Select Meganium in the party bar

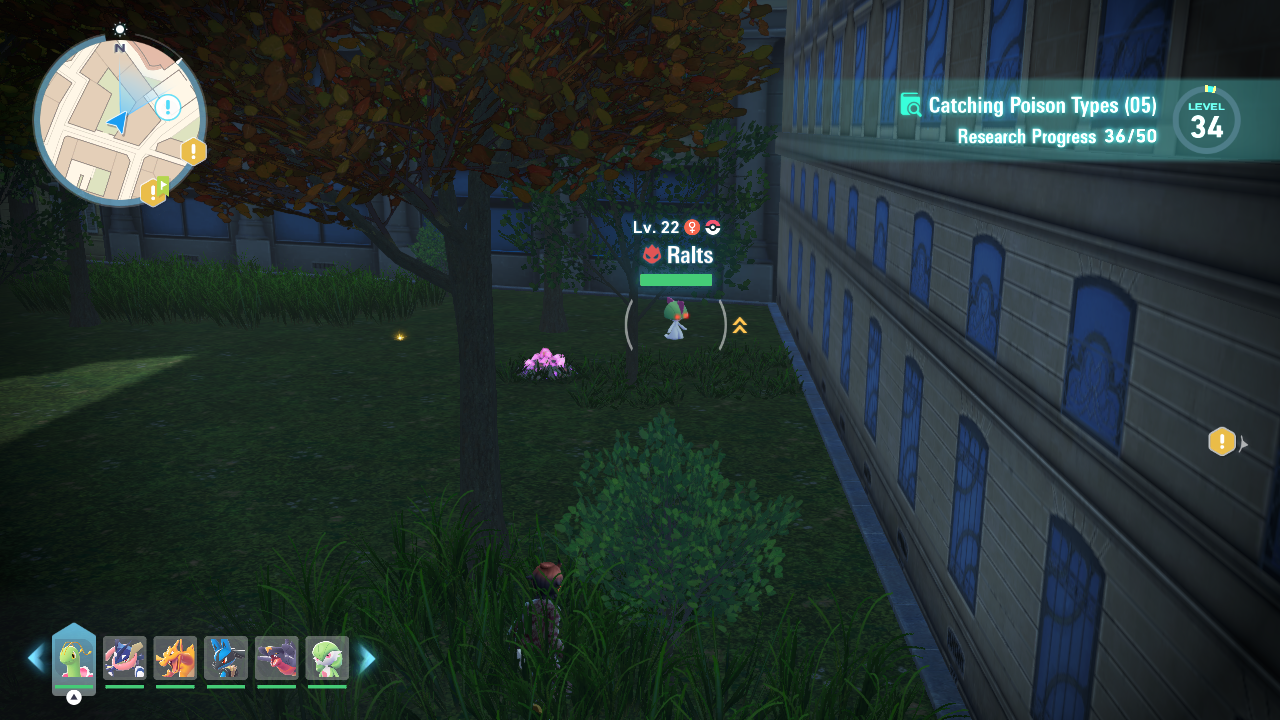74,659
